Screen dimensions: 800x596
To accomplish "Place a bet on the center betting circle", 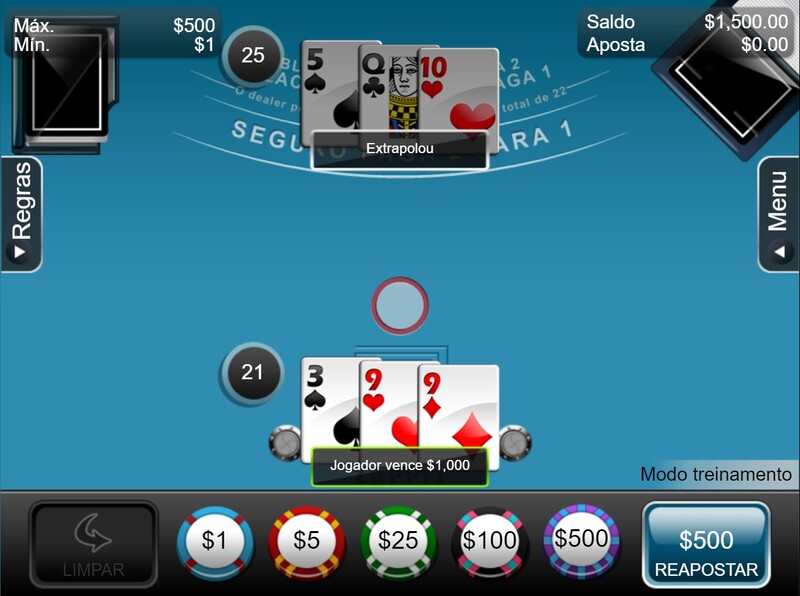I will pyautogui.click(x=400, y=305).
